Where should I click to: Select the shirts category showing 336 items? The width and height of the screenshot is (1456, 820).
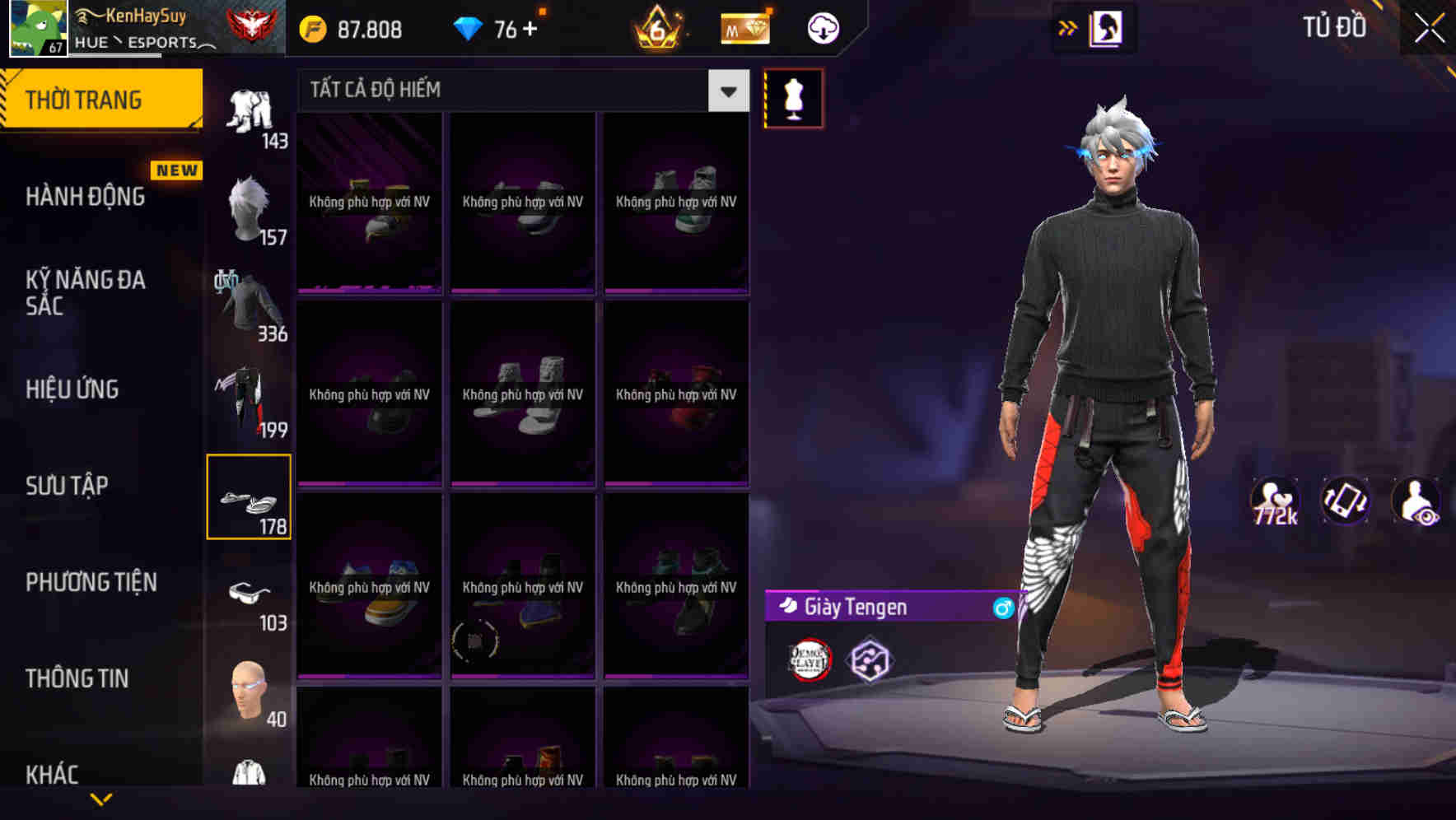246,305
